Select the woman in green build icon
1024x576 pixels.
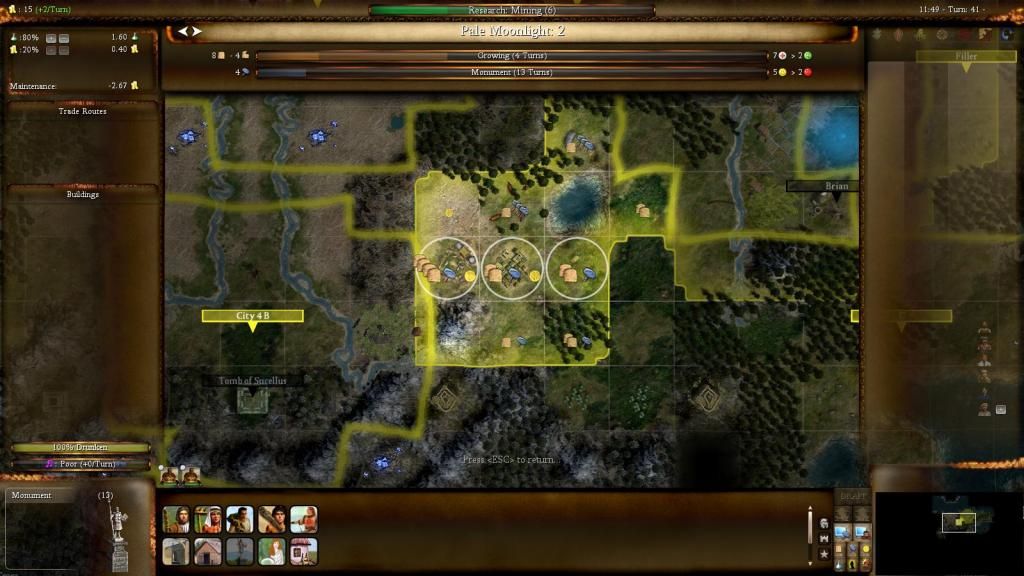click(x=272, y=552)
